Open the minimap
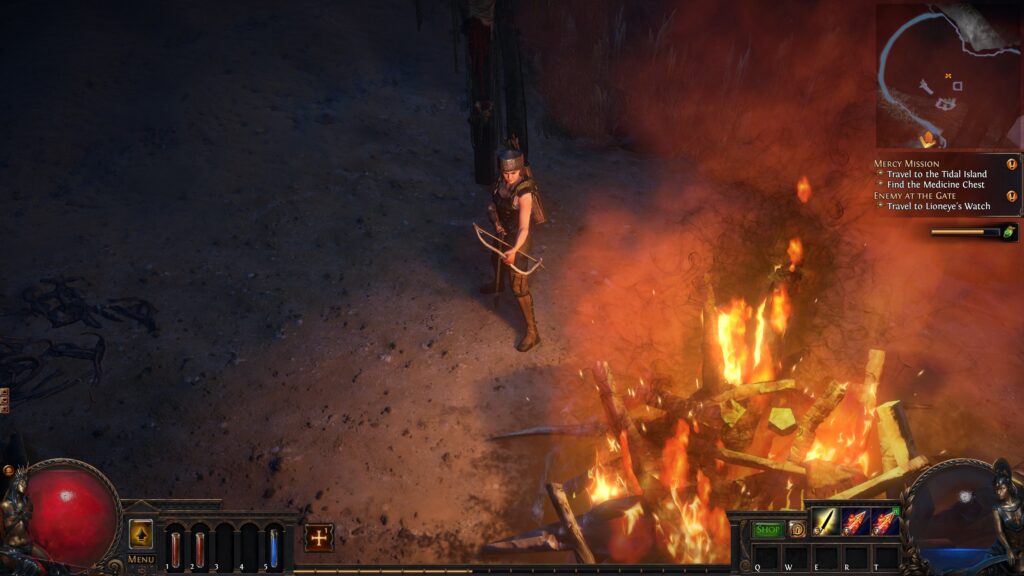 click(x=946, y=75)
